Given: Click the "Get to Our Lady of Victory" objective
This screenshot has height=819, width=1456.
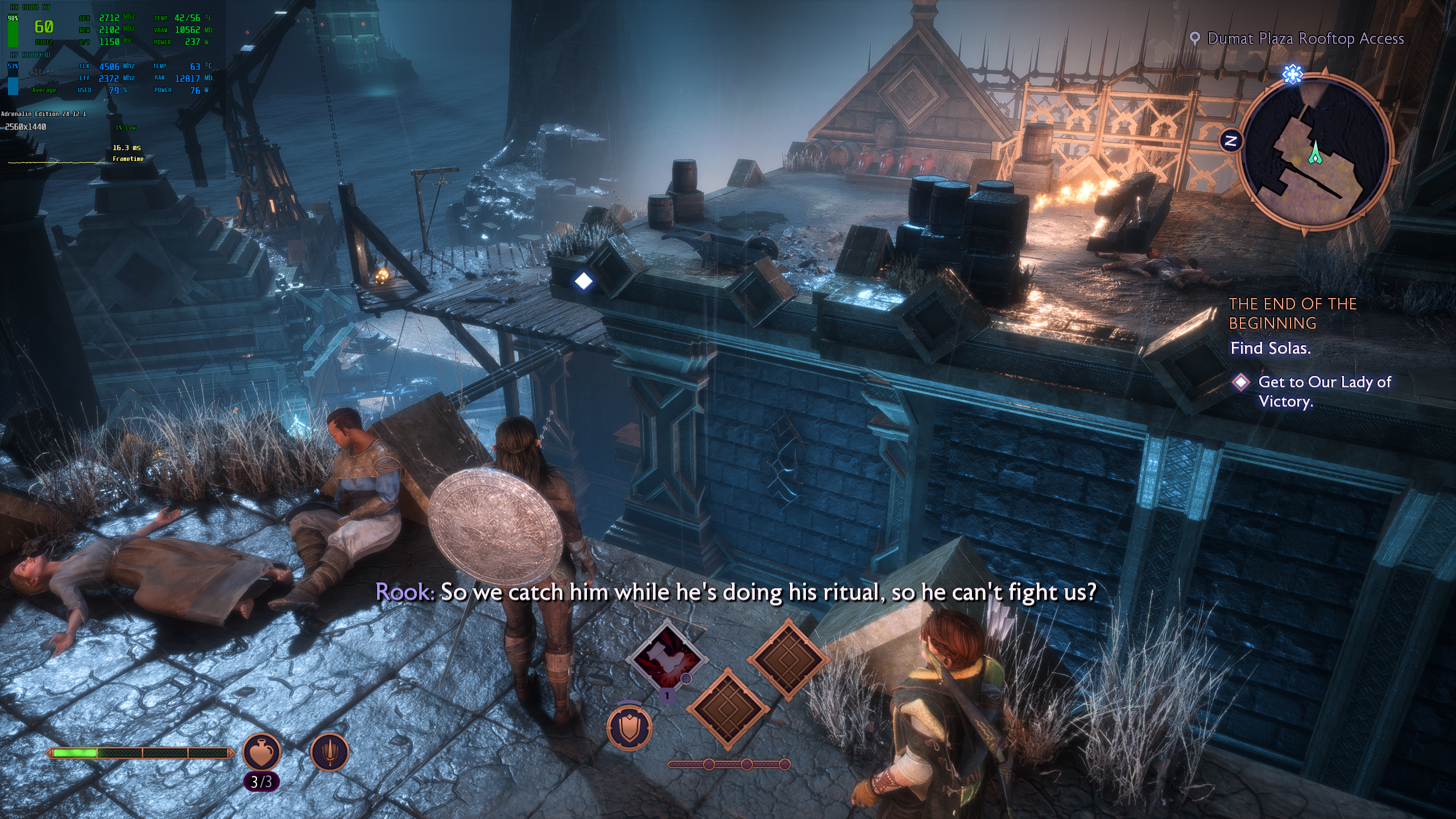Looking at the screenshot, I should pos(1324,391).
